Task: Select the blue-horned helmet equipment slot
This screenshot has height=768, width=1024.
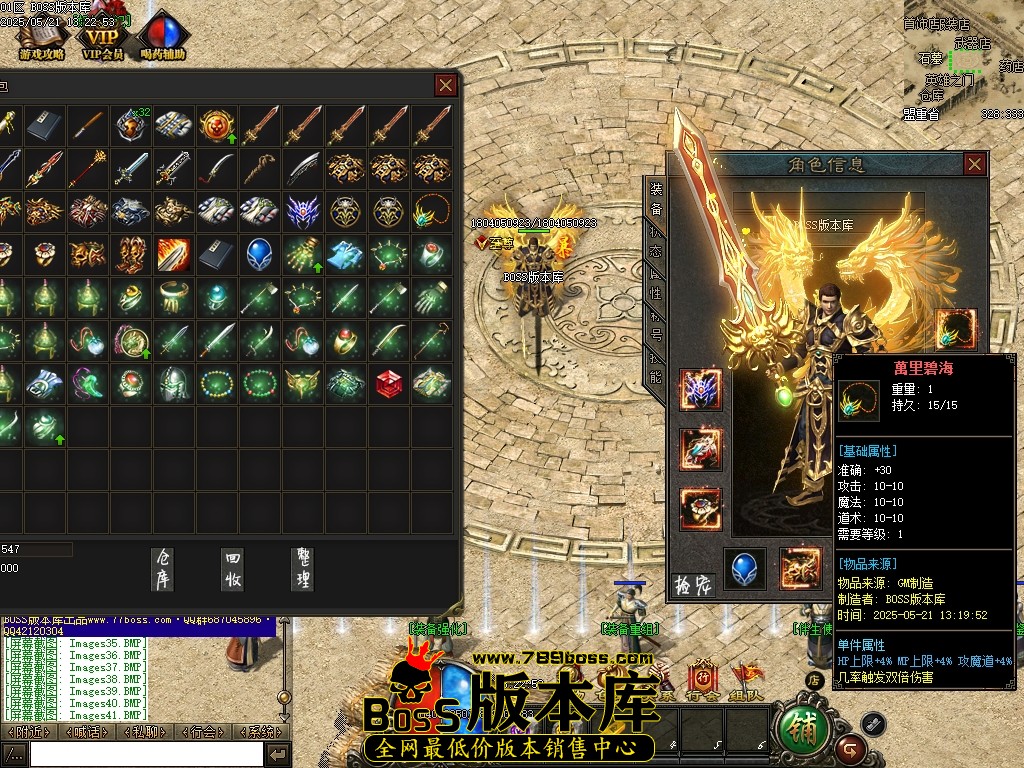Action: tap(700, 390)
